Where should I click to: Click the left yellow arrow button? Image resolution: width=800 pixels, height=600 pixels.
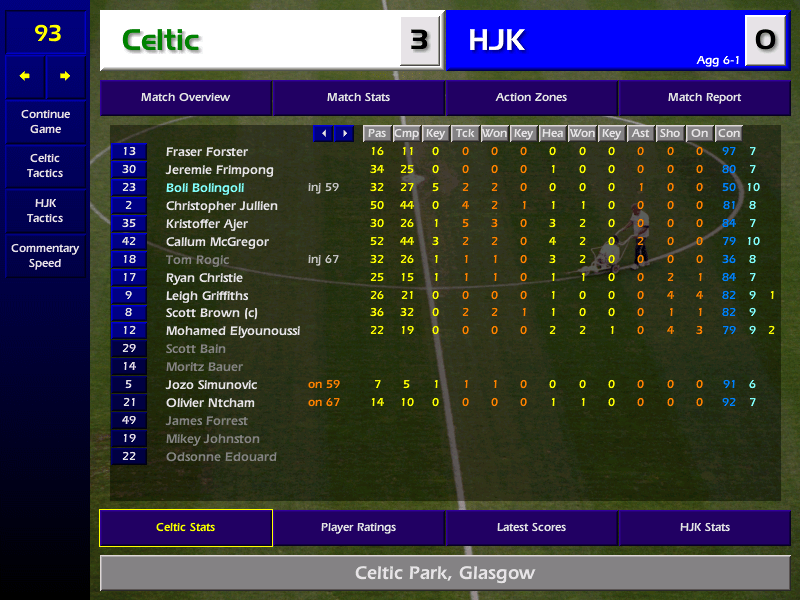[x=25, y=76]
